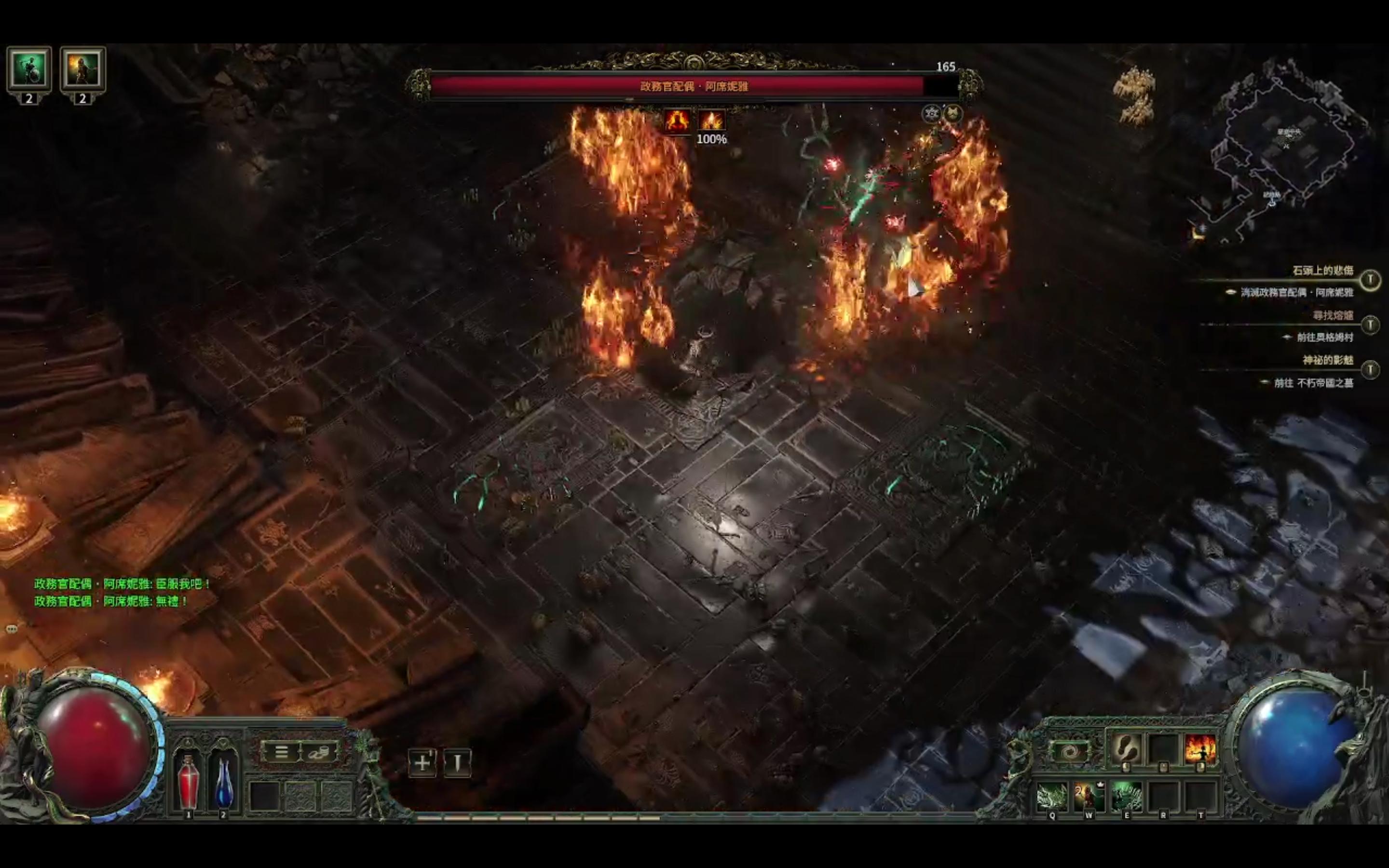Select the 石頭上的悲傷 quest tracker entry
The height and width of the screenshot is (868, 1389).
coord(1322,271)
